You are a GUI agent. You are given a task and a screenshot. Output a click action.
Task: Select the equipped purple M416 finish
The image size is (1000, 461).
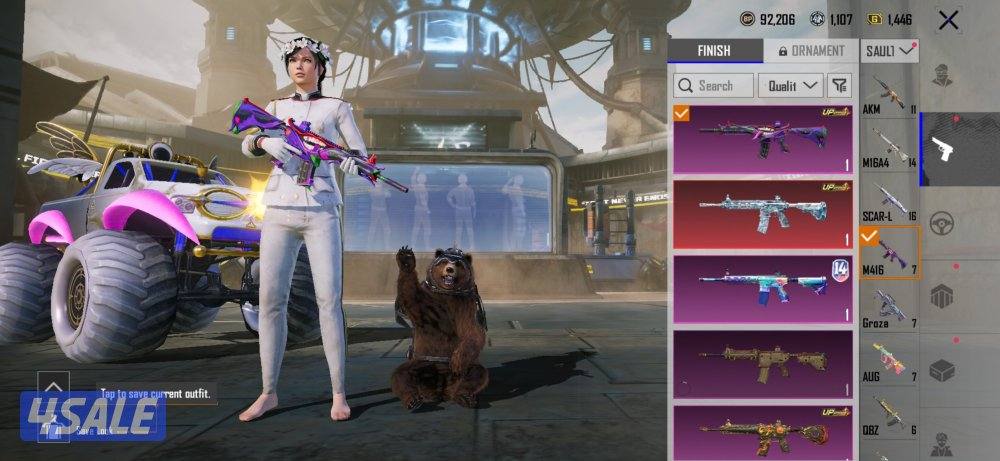coord(762,140)
